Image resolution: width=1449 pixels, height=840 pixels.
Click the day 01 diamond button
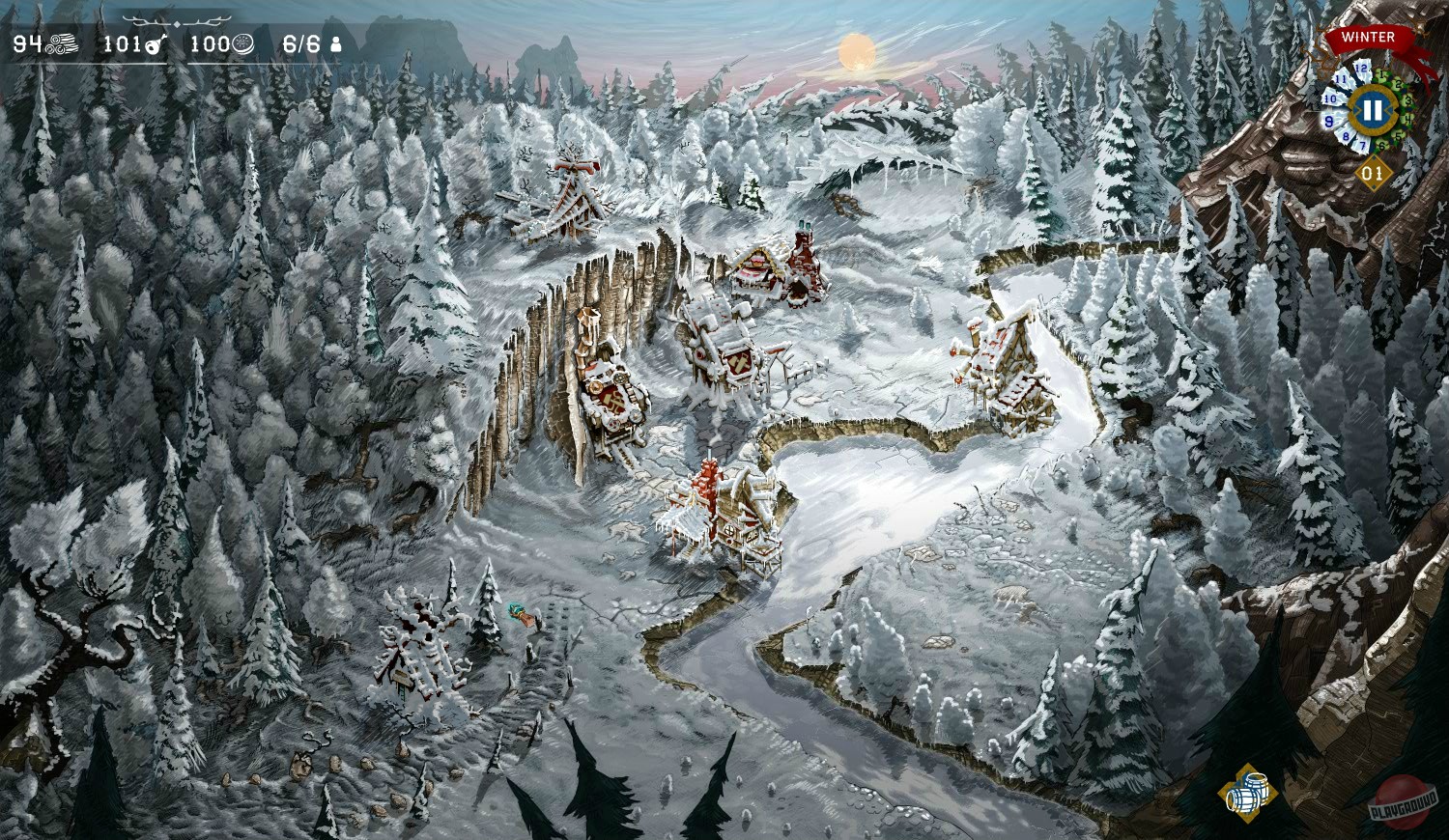click(x=1373, y=171)
